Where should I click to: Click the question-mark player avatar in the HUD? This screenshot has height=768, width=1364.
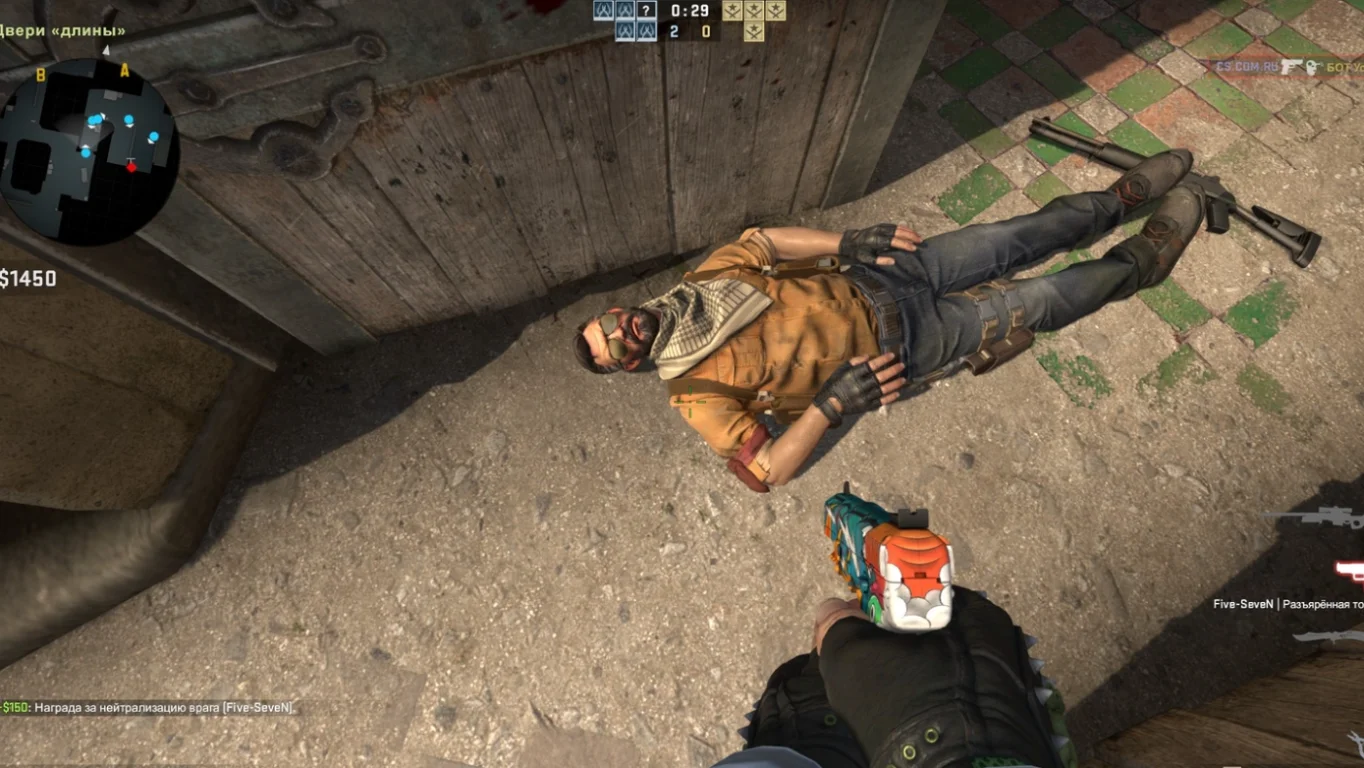pos(646,9)
